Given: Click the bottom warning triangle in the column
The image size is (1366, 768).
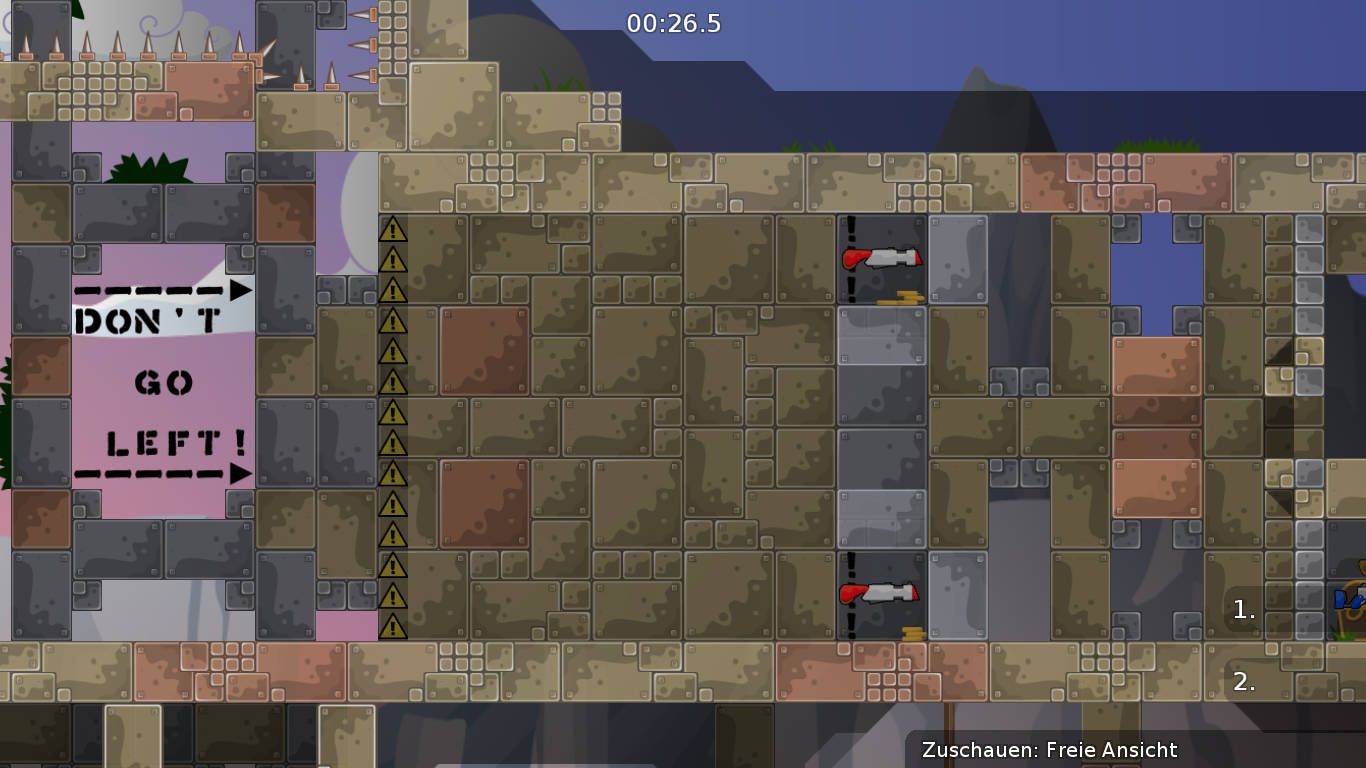Looking at the screenshot, I should tap(392, 625).
